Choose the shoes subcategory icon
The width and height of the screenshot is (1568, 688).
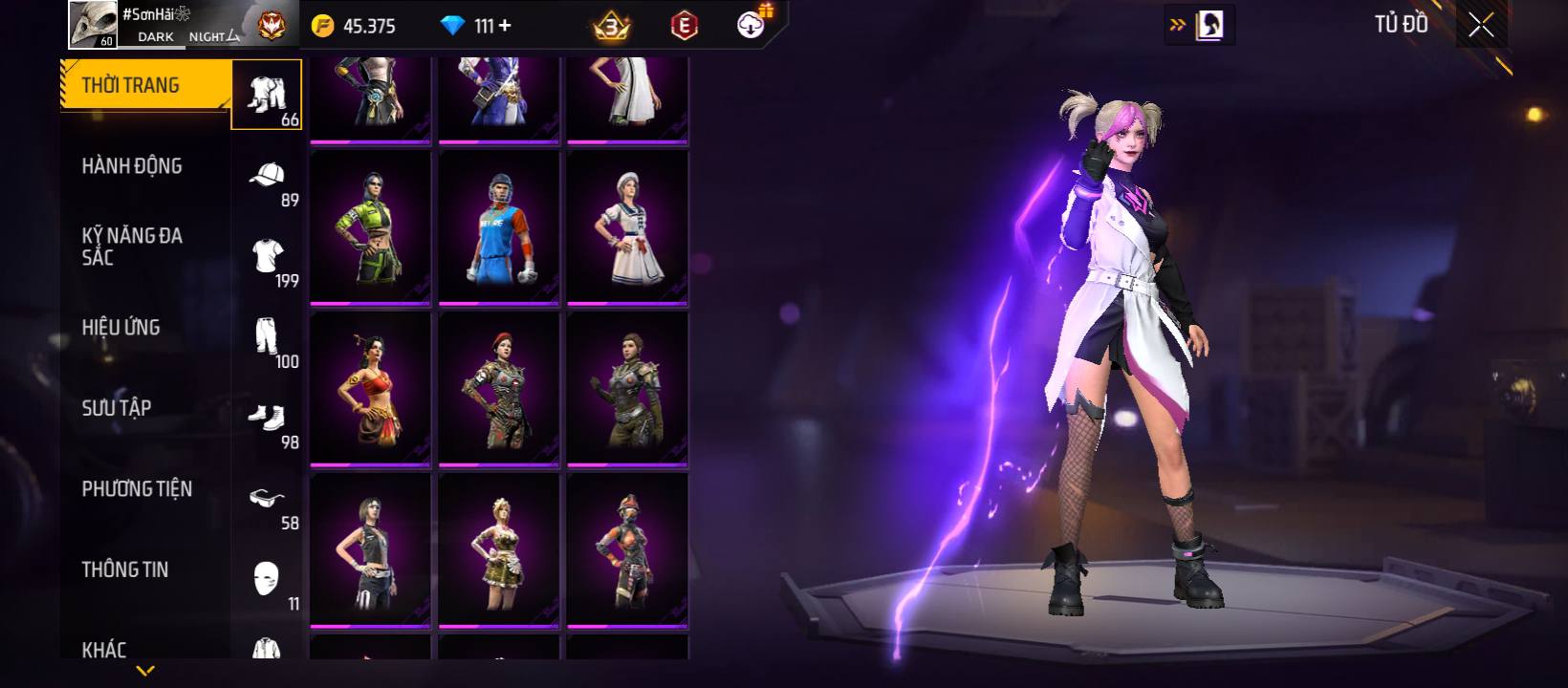point(267,418)
